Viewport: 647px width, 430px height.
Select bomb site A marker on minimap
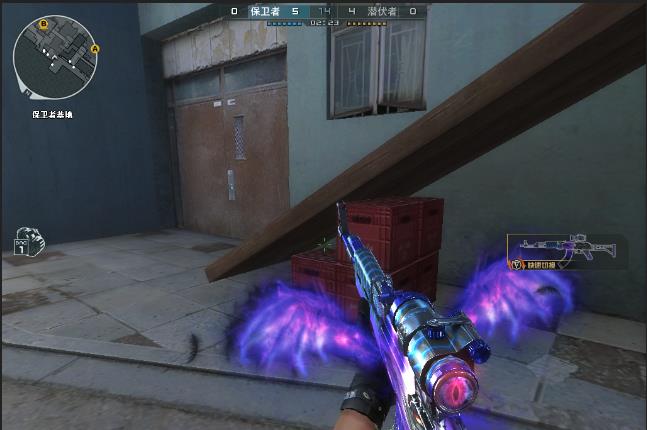(x=95, y=48)
